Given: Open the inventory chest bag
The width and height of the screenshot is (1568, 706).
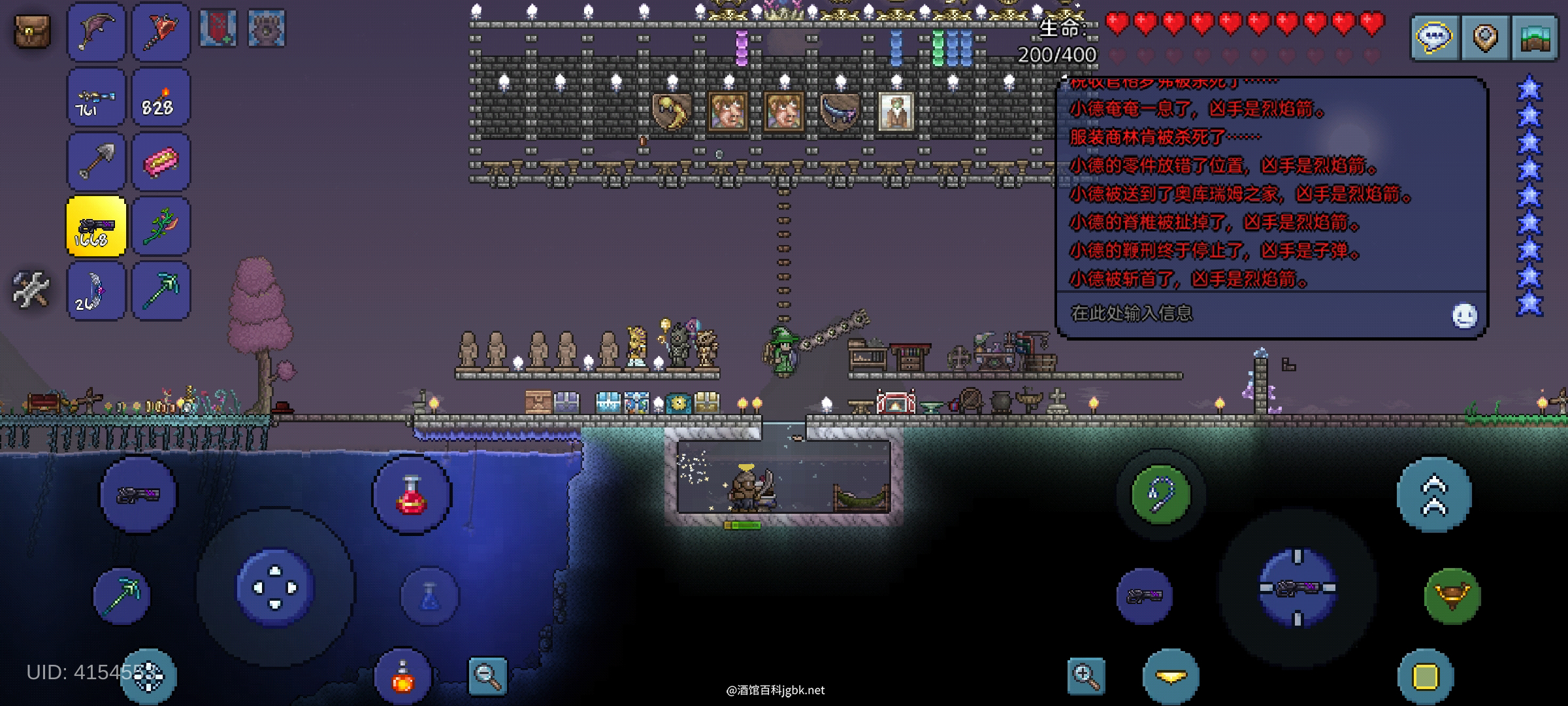Looking at the screenshot, I should pos(32,31).
